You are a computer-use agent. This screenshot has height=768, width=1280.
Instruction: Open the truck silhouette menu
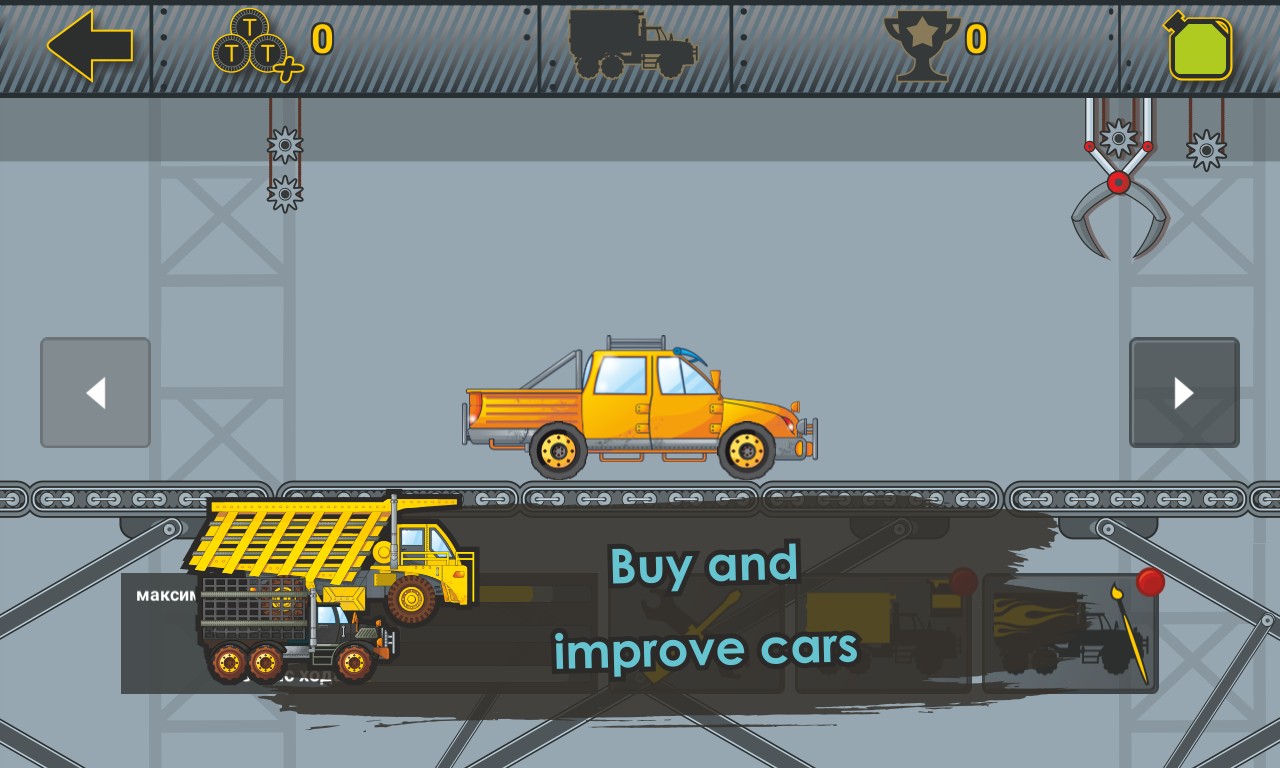(634, 45)
